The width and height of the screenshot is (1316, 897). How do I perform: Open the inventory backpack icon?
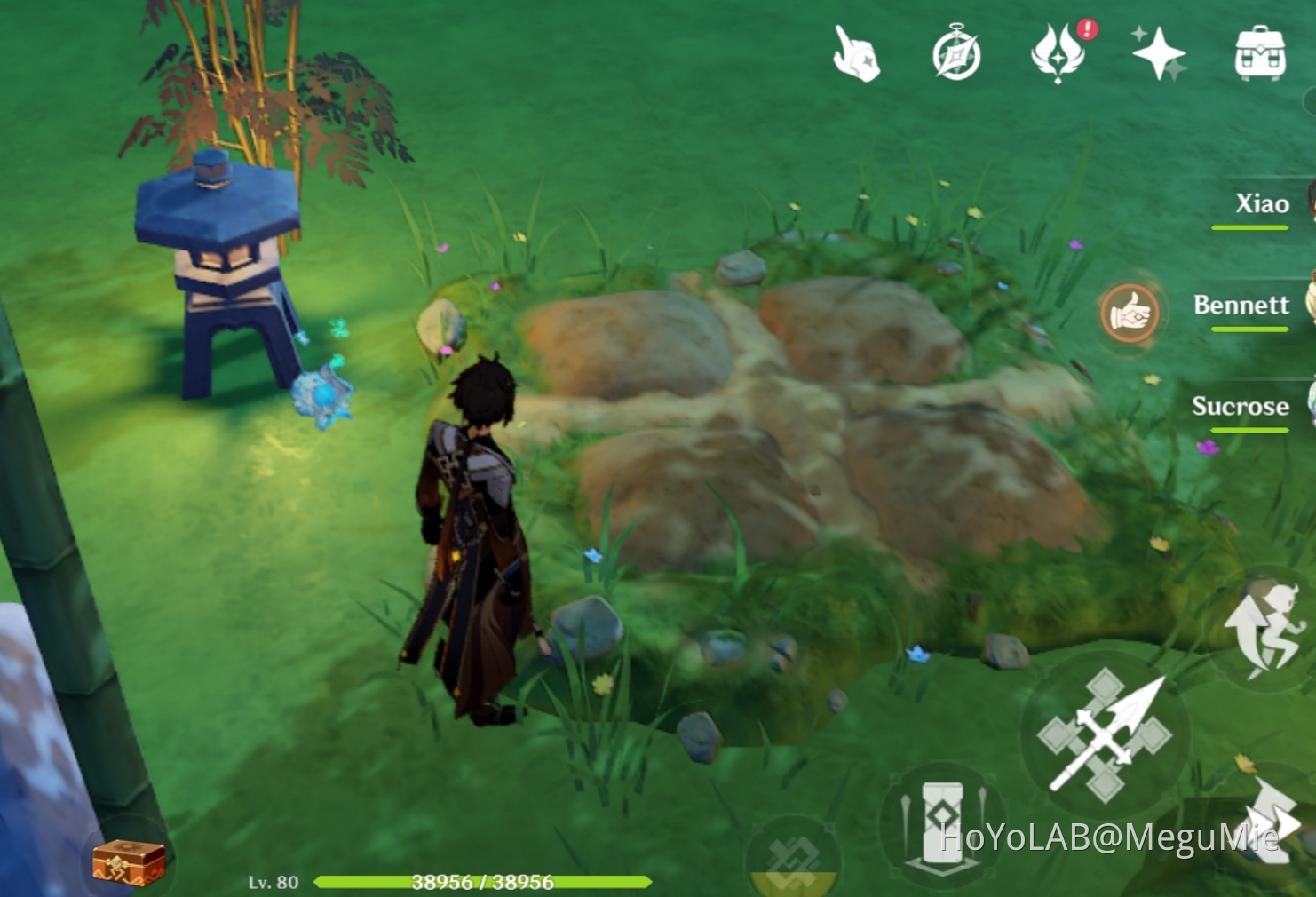coord(1257,53)
